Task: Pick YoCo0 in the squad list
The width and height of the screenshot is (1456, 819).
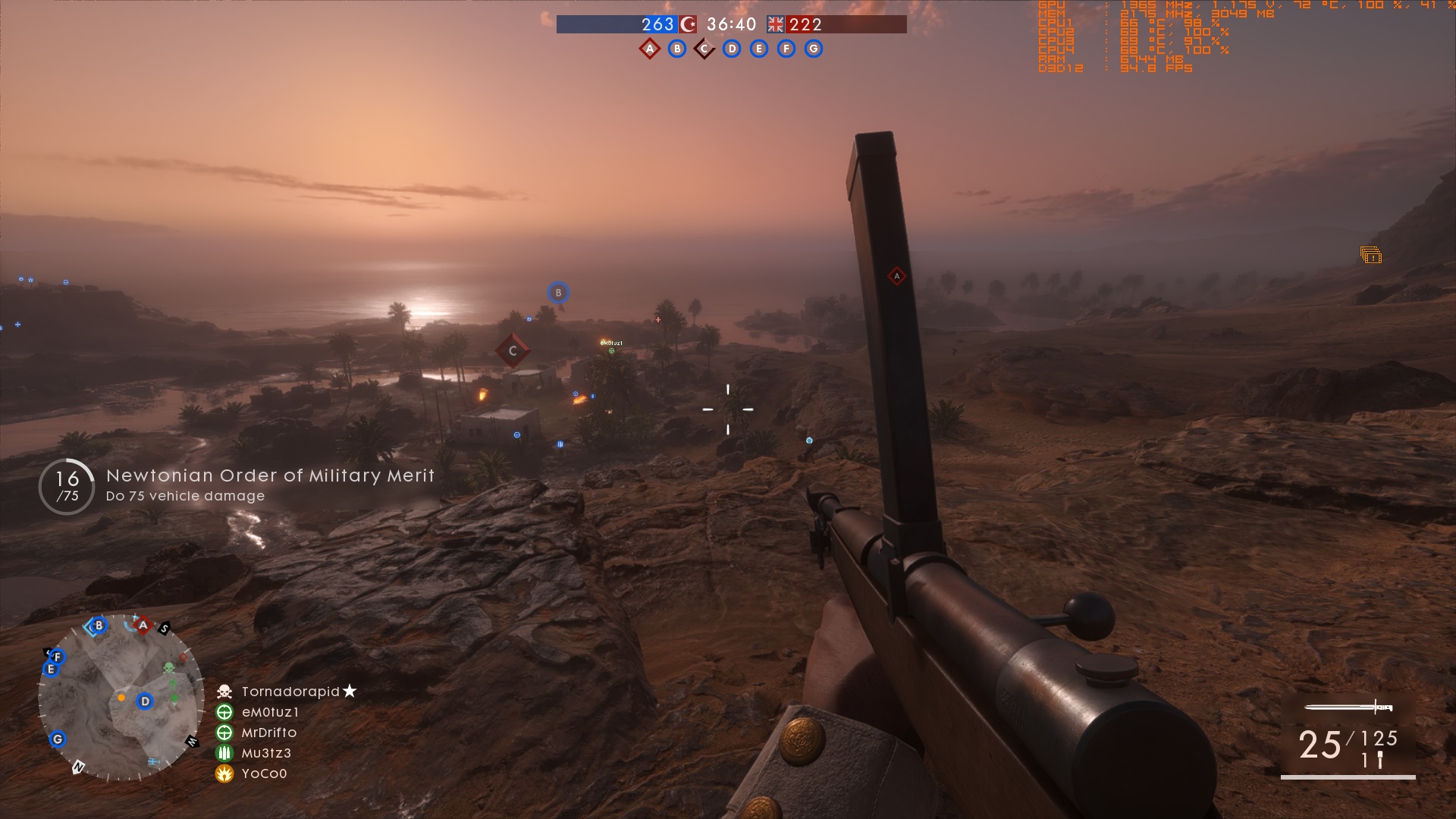Action: [264, 773]
